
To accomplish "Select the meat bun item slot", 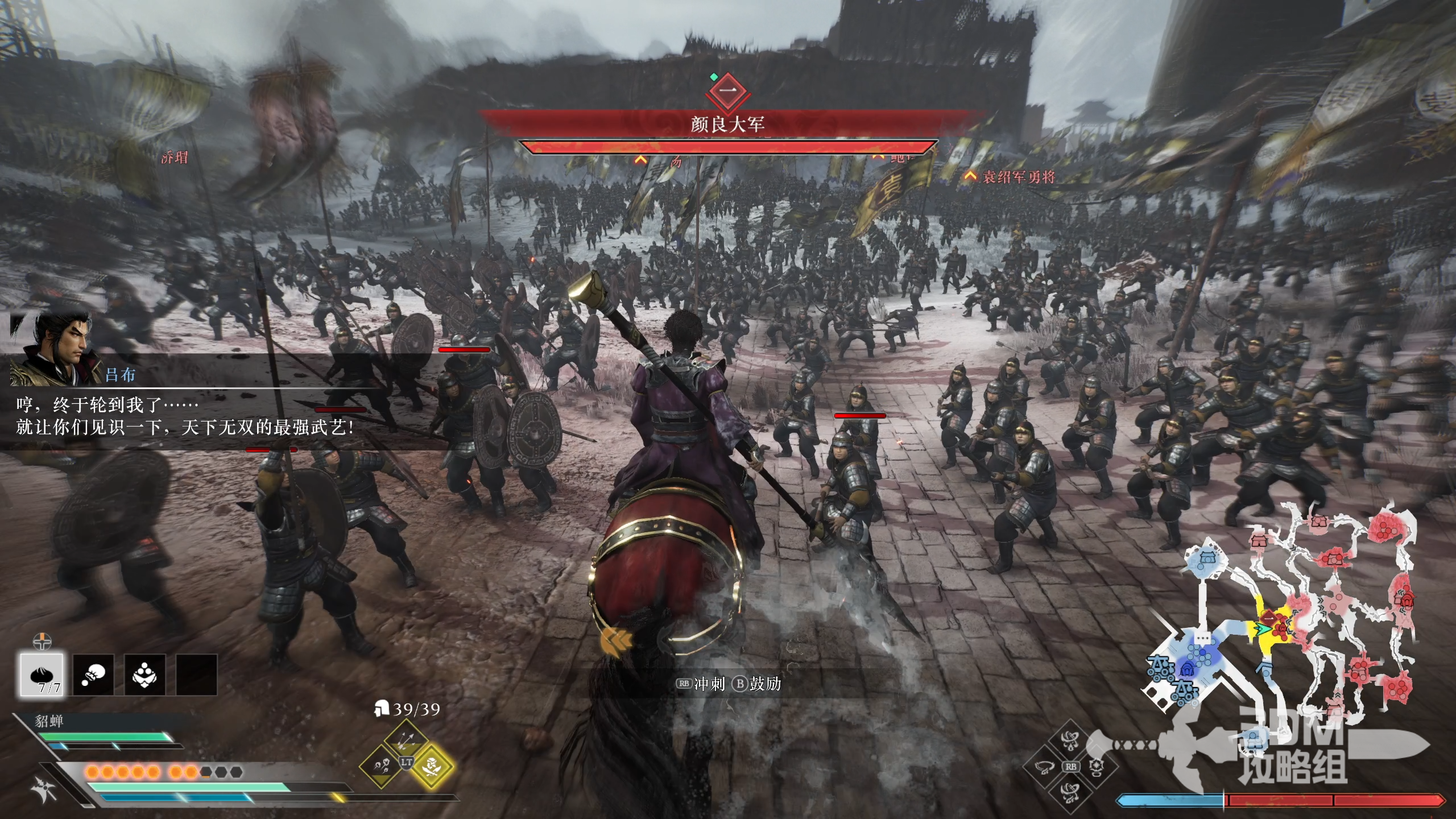I will pos(42,675).
